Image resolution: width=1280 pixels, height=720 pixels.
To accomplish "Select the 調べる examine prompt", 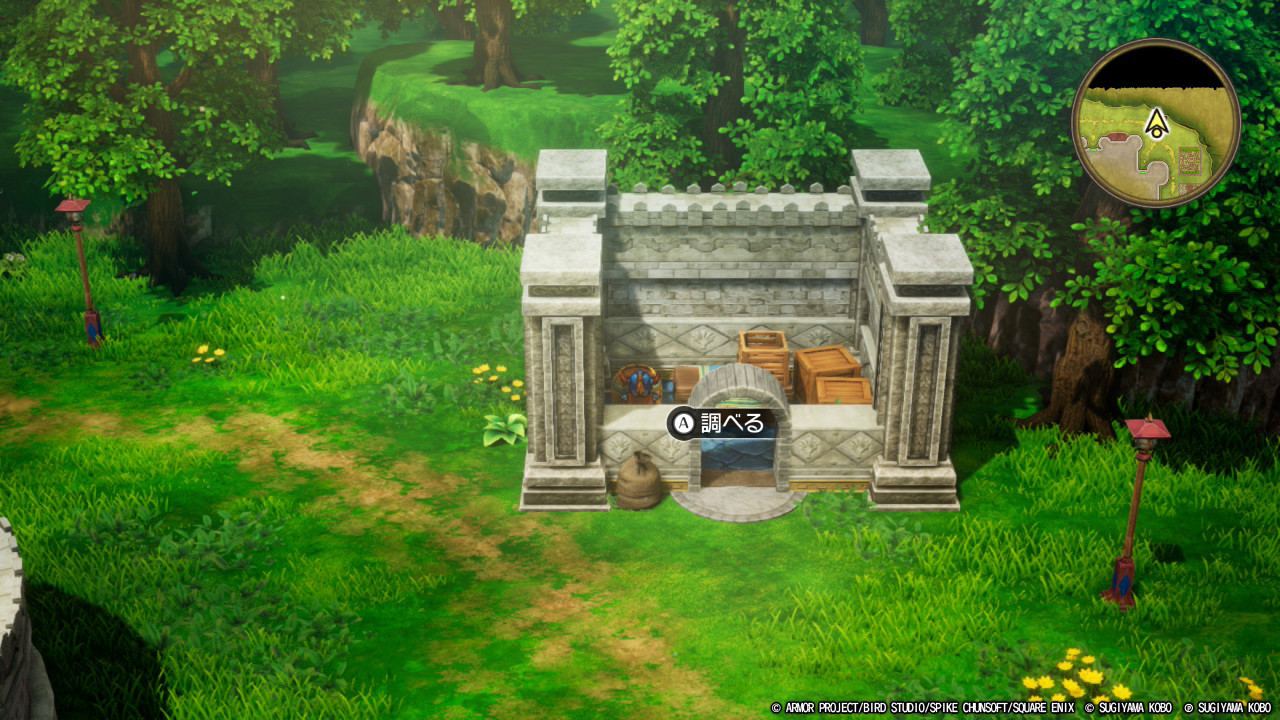I will coord(720,423).
